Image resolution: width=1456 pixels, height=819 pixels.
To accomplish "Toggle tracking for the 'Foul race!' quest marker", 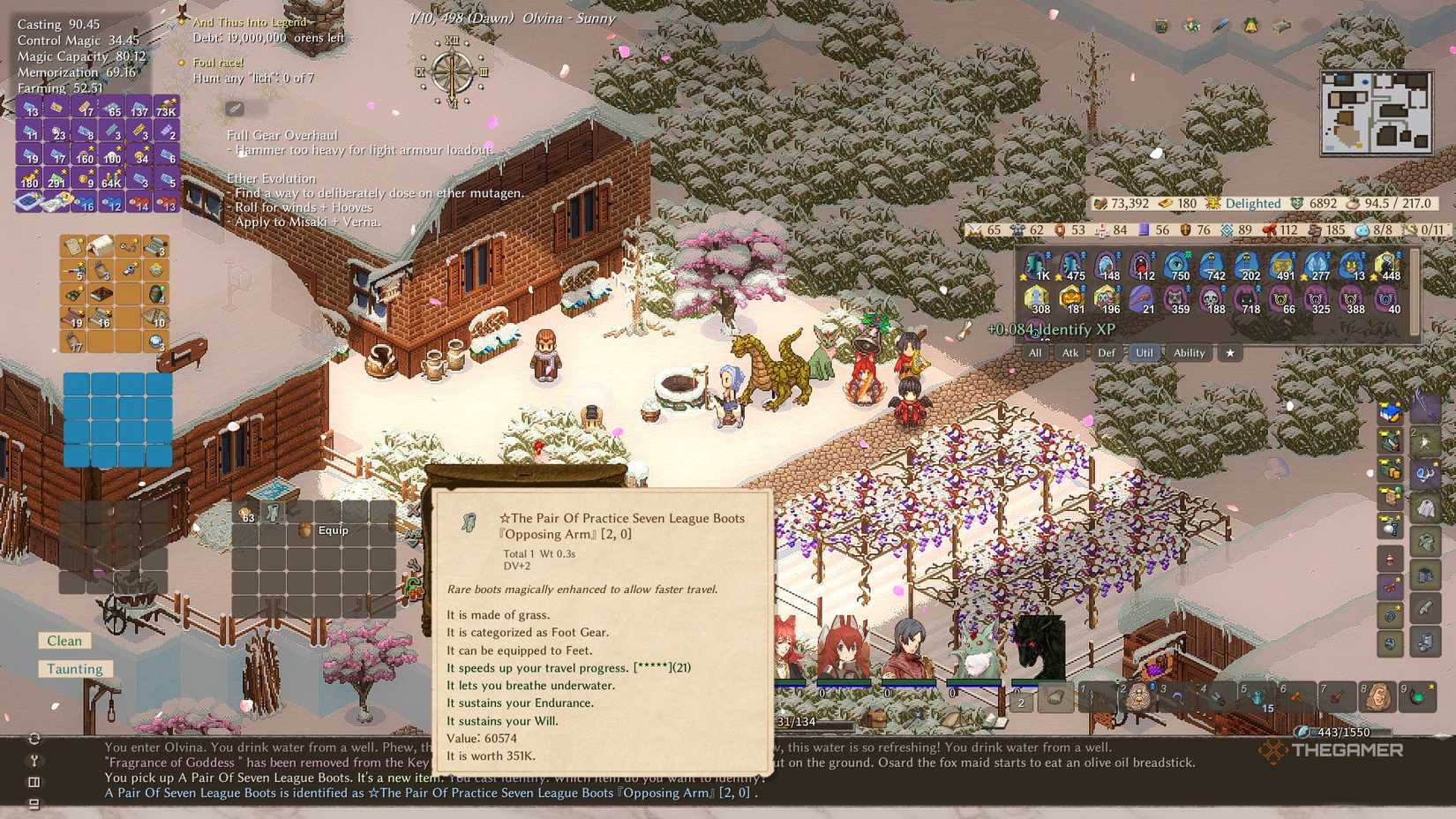I will [183, 63].
